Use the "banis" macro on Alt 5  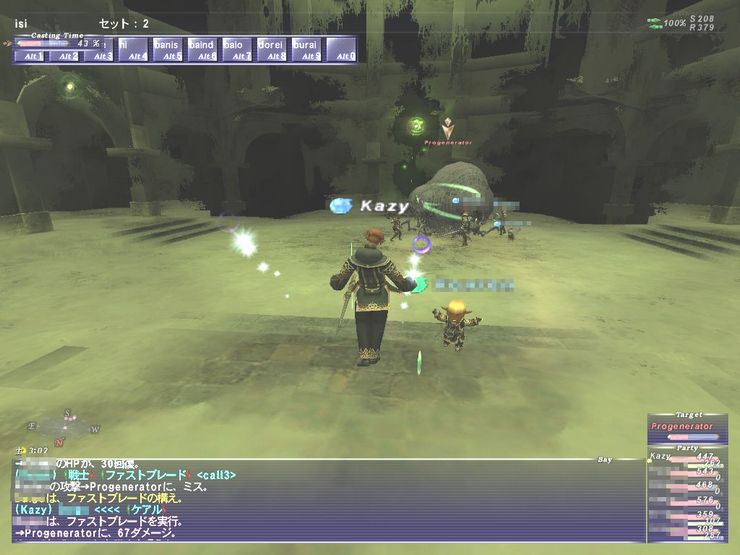(167, 49)
